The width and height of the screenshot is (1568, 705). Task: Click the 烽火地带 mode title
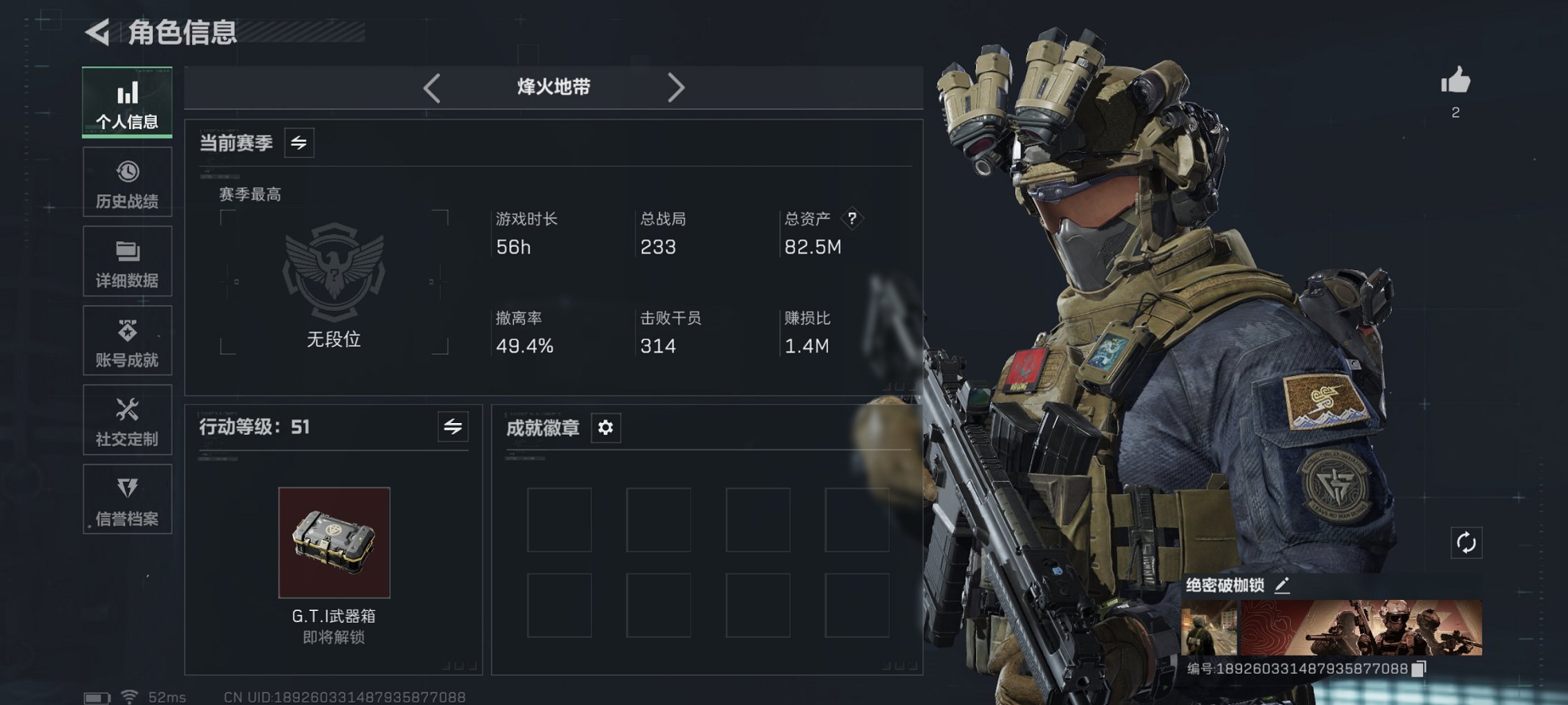[x=553, y=86]
